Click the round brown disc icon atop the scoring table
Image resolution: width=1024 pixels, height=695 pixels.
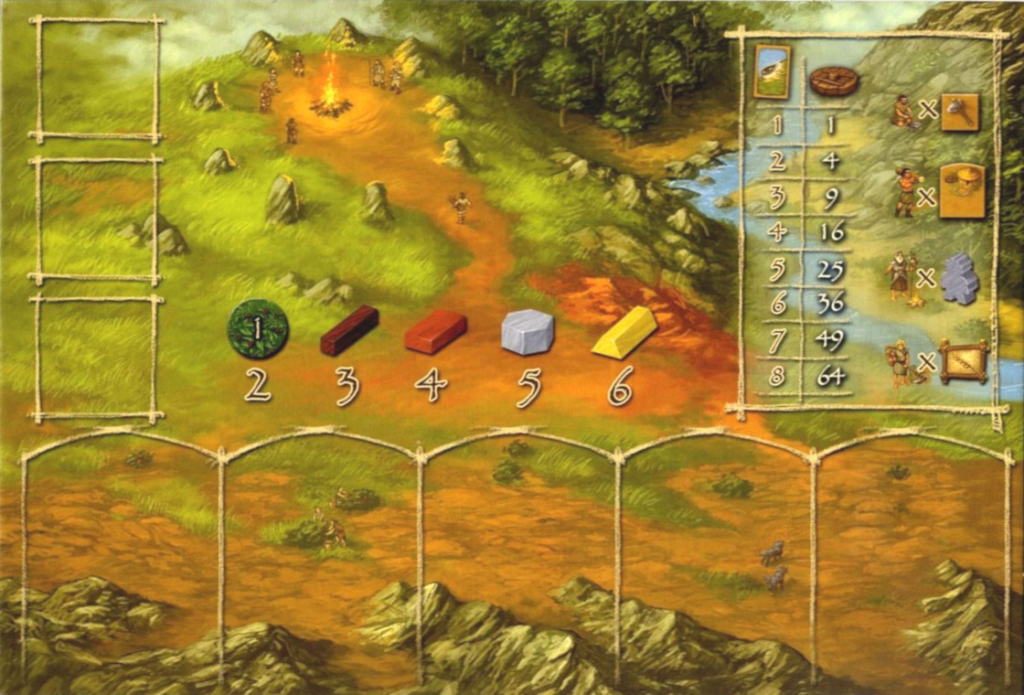pyautogui.click(x=834, y=80)
